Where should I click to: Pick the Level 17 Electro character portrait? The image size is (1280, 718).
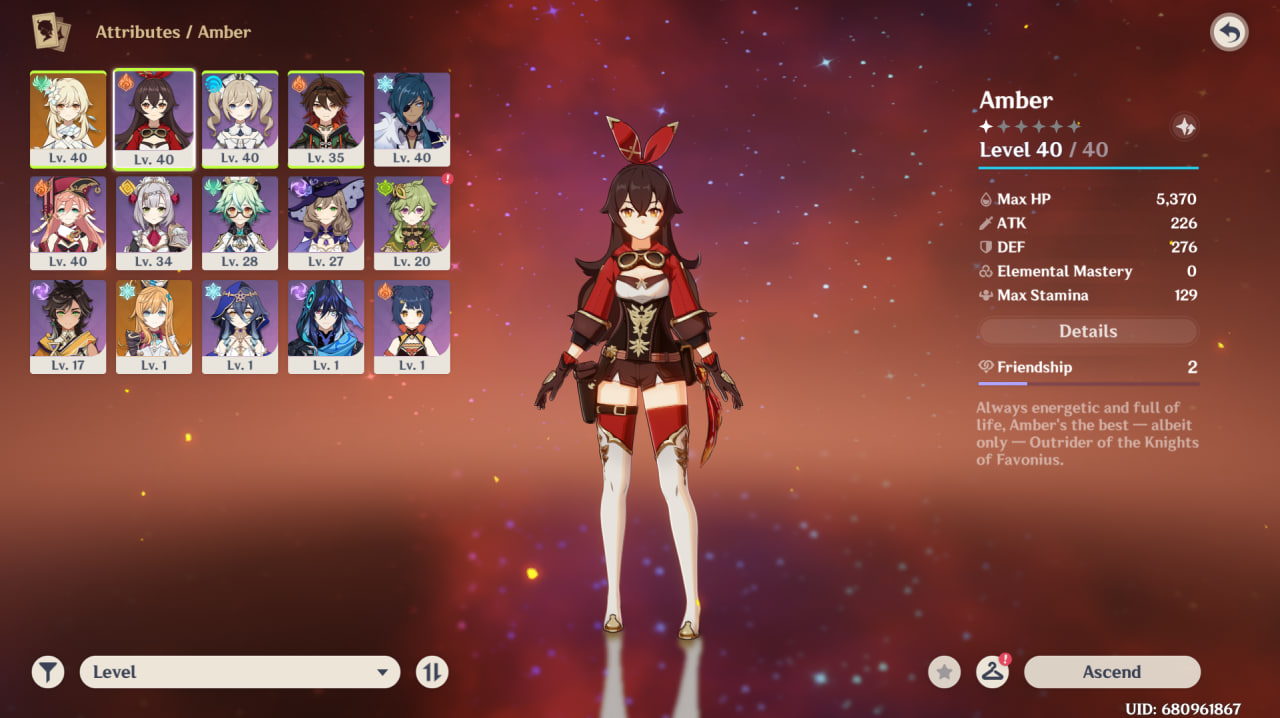[68, 326]
